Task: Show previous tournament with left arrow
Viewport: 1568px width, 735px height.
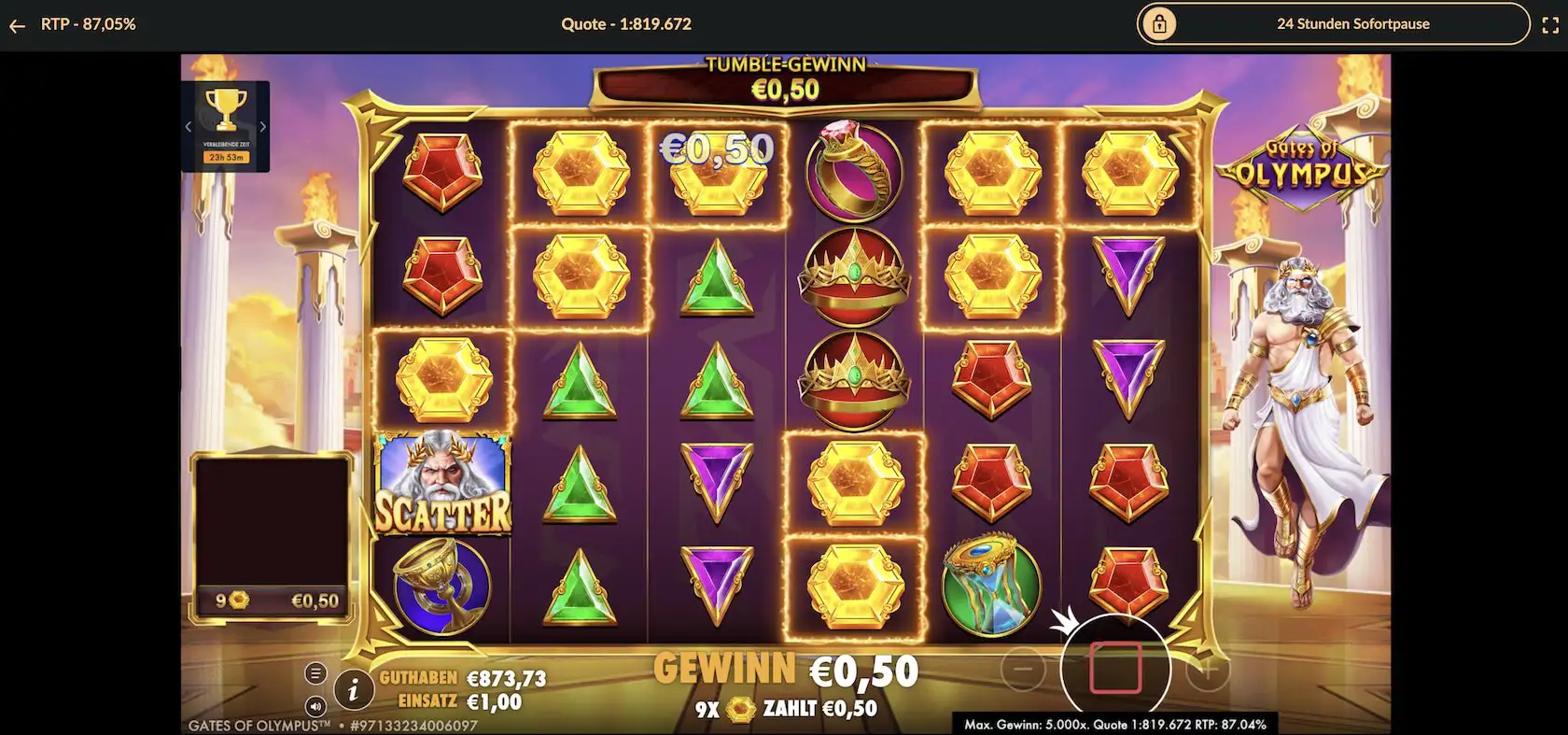Action: coord(189,126)
